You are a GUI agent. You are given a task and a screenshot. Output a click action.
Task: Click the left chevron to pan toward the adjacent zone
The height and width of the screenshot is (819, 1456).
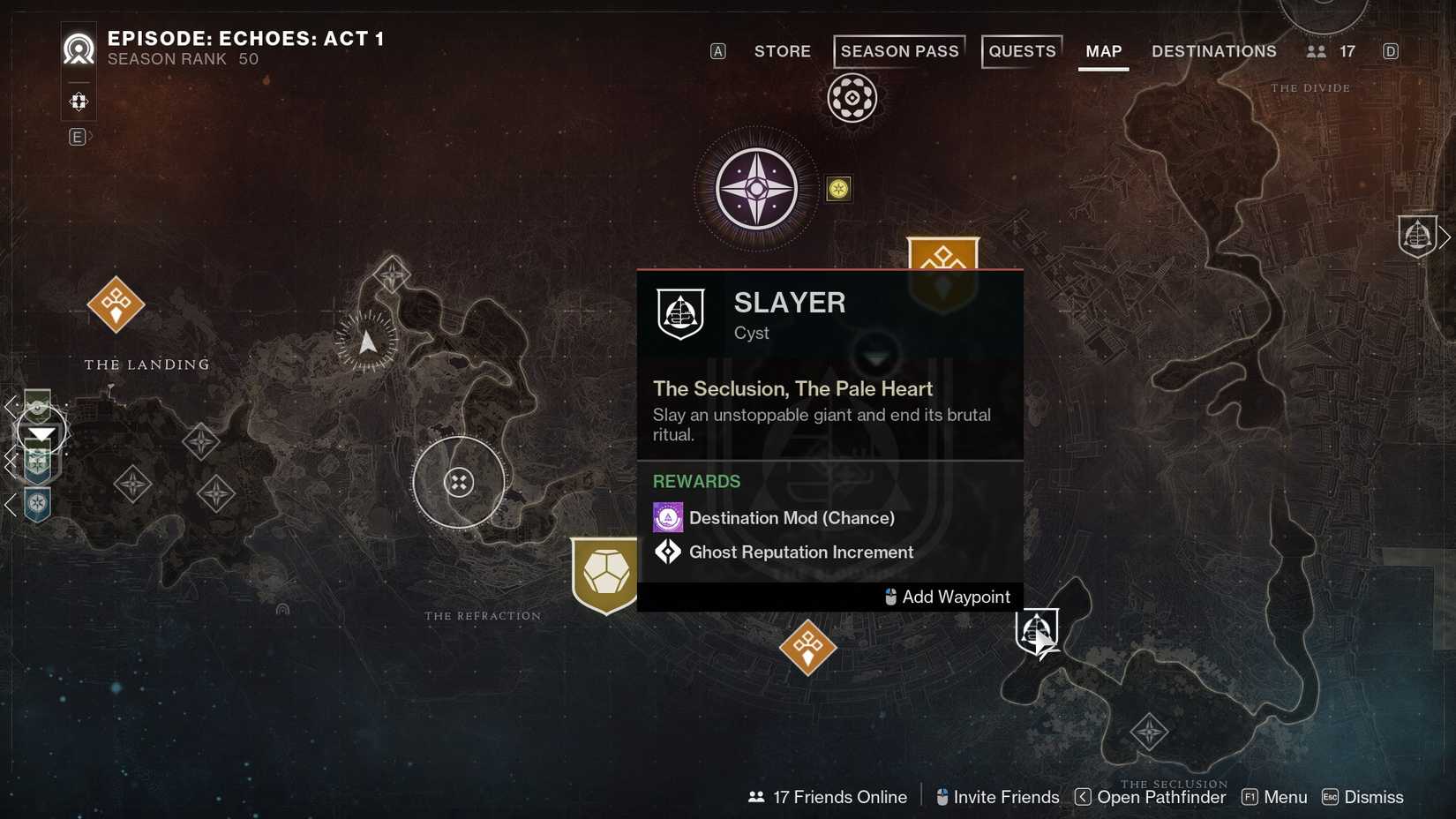[11, 407]
